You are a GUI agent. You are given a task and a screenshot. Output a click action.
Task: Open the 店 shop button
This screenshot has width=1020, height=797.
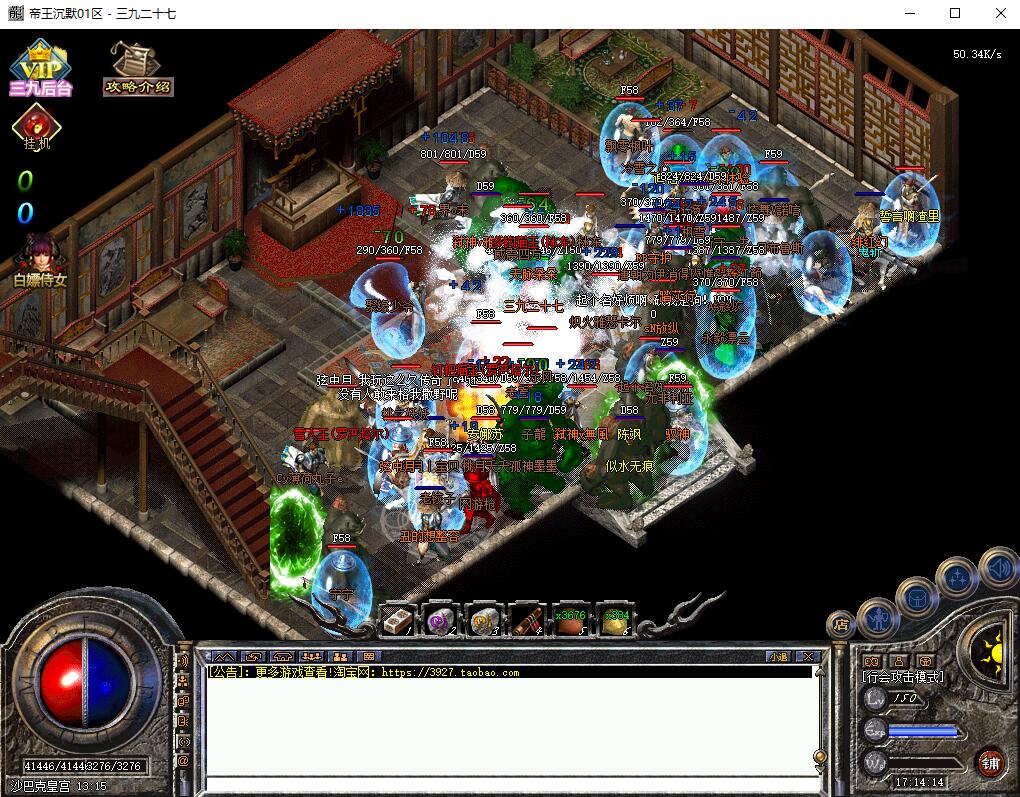coord(841,625)
